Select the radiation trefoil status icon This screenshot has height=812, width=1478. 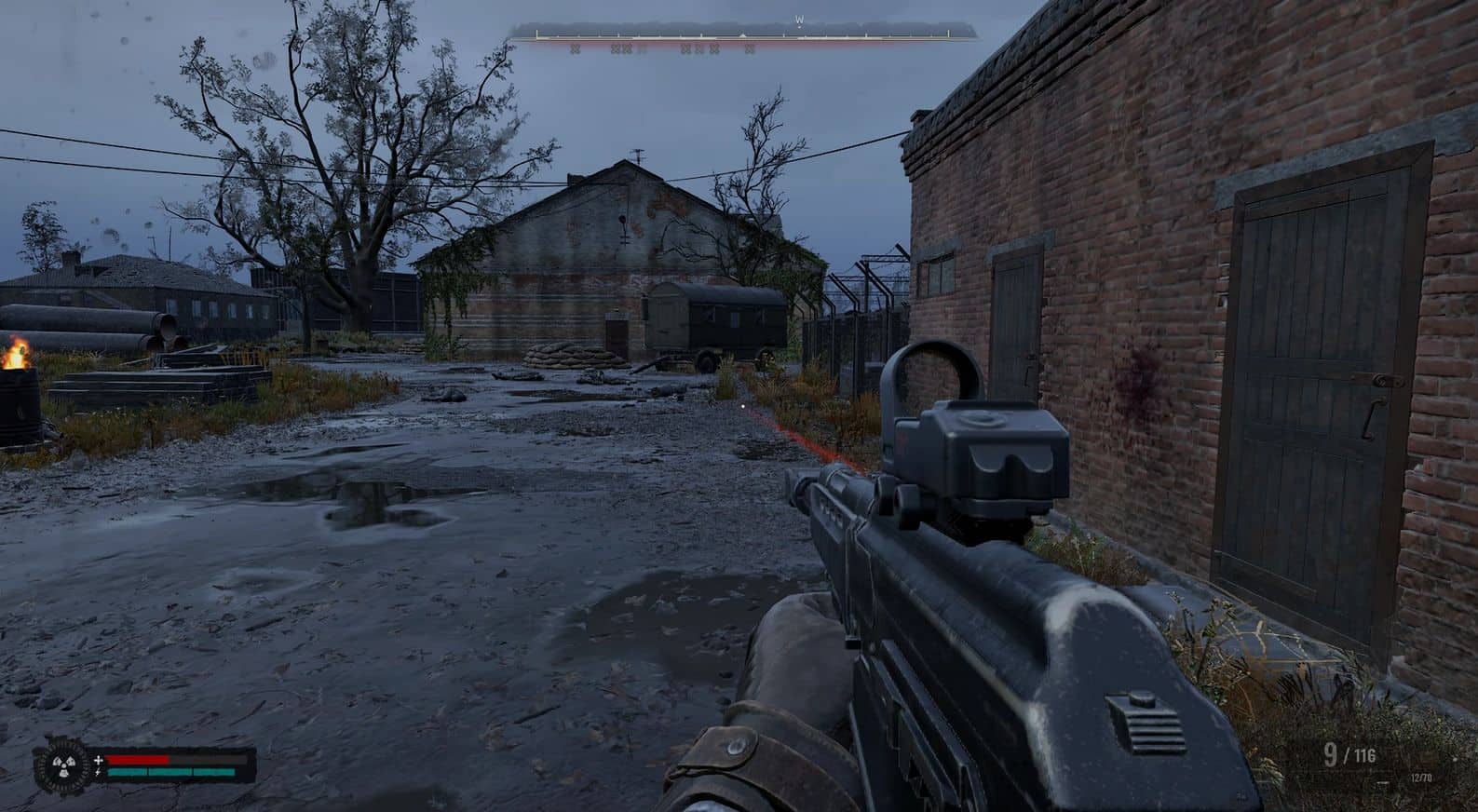click(x=61, y=767)
